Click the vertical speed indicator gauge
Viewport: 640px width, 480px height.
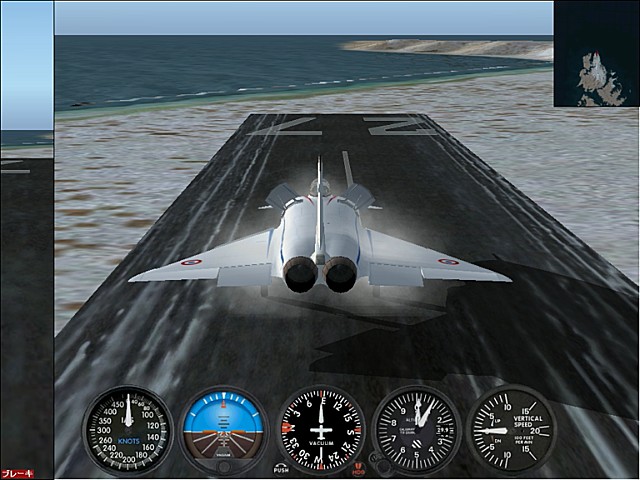click(510, 430)
